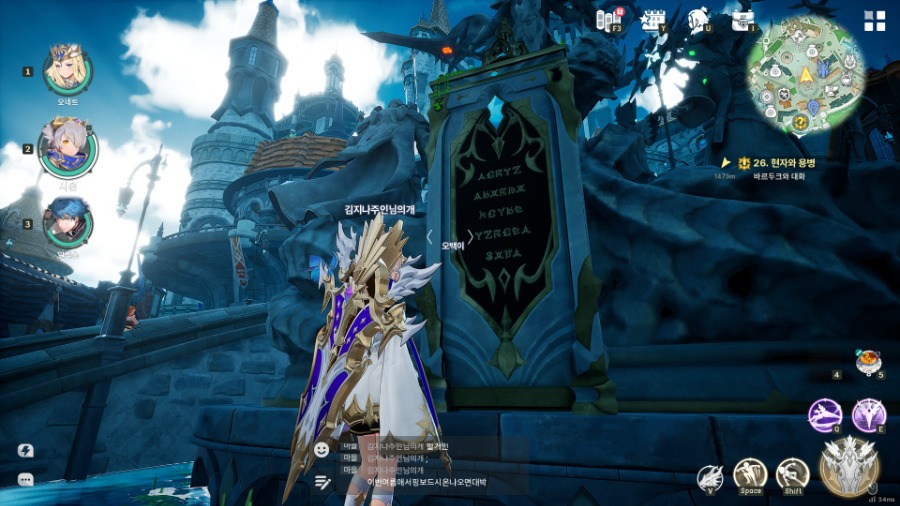Open the books icon with red badge
This screenshot has height=506, width=900.
tap(608, 19)
